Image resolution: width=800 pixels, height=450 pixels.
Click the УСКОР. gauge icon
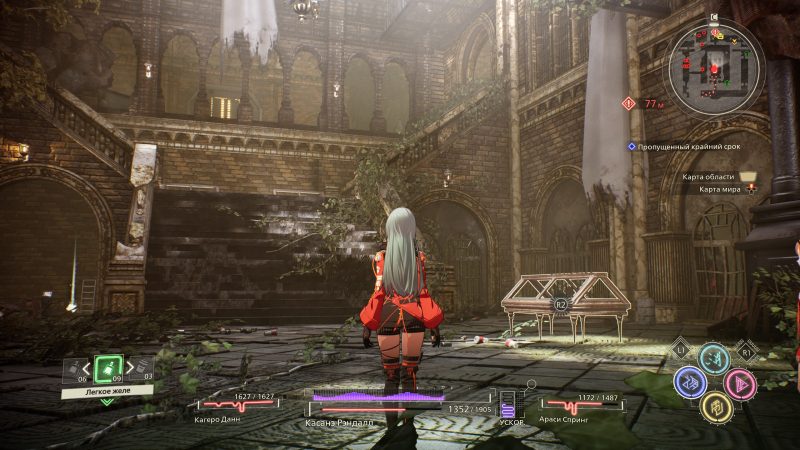(x=507, y=406)
